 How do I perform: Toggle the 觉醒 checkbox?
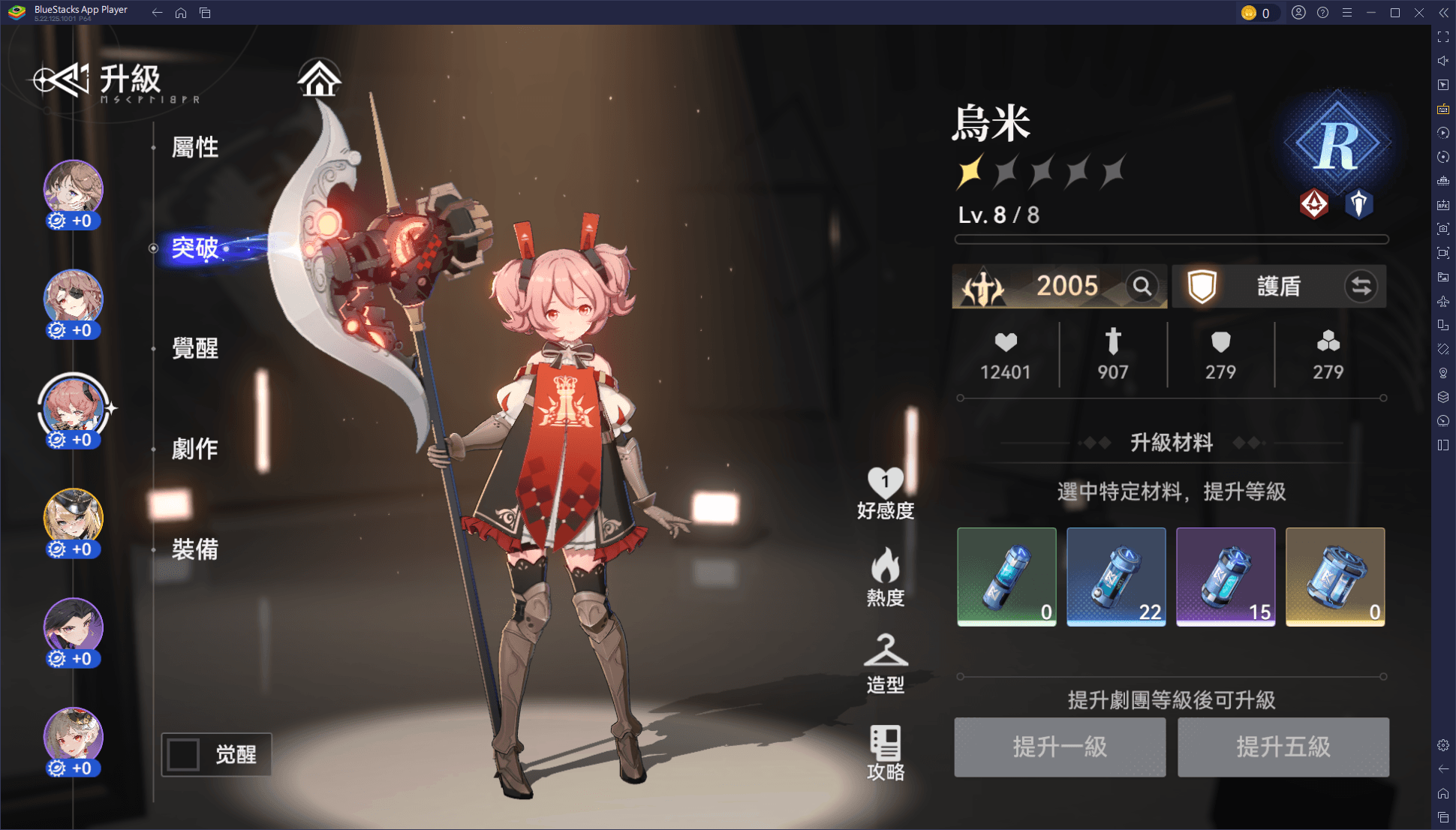[x=184, y=754]
